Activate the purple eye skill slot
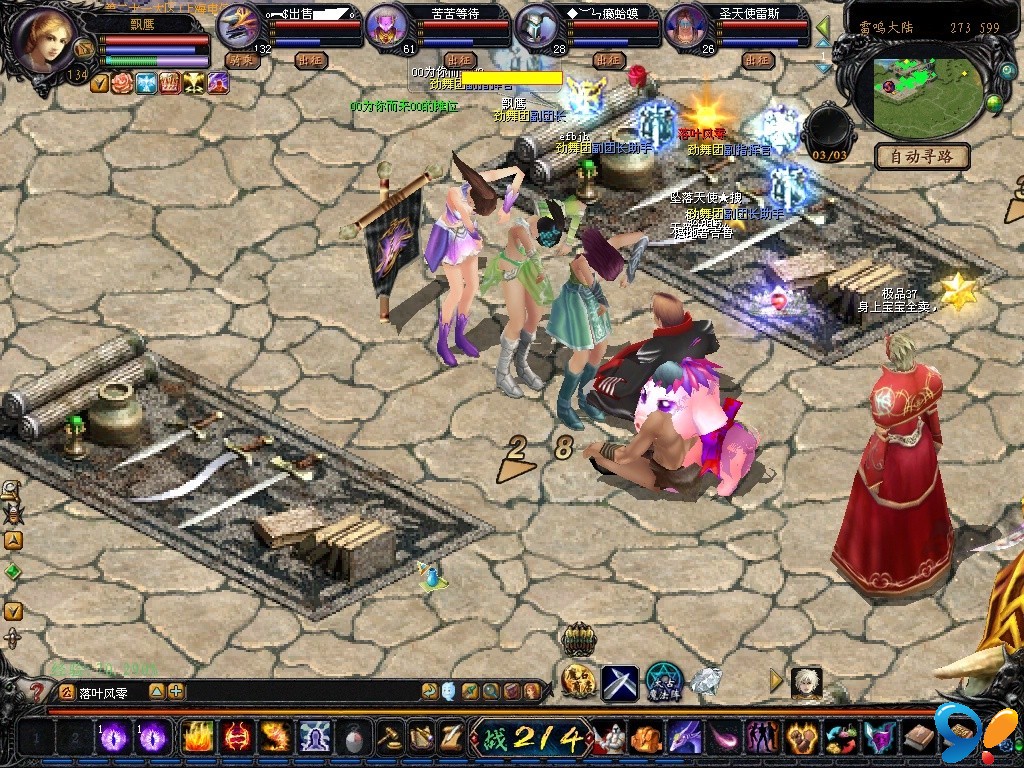The width and height of the screenshot is (1024, 768). click(x=113, y=737)
